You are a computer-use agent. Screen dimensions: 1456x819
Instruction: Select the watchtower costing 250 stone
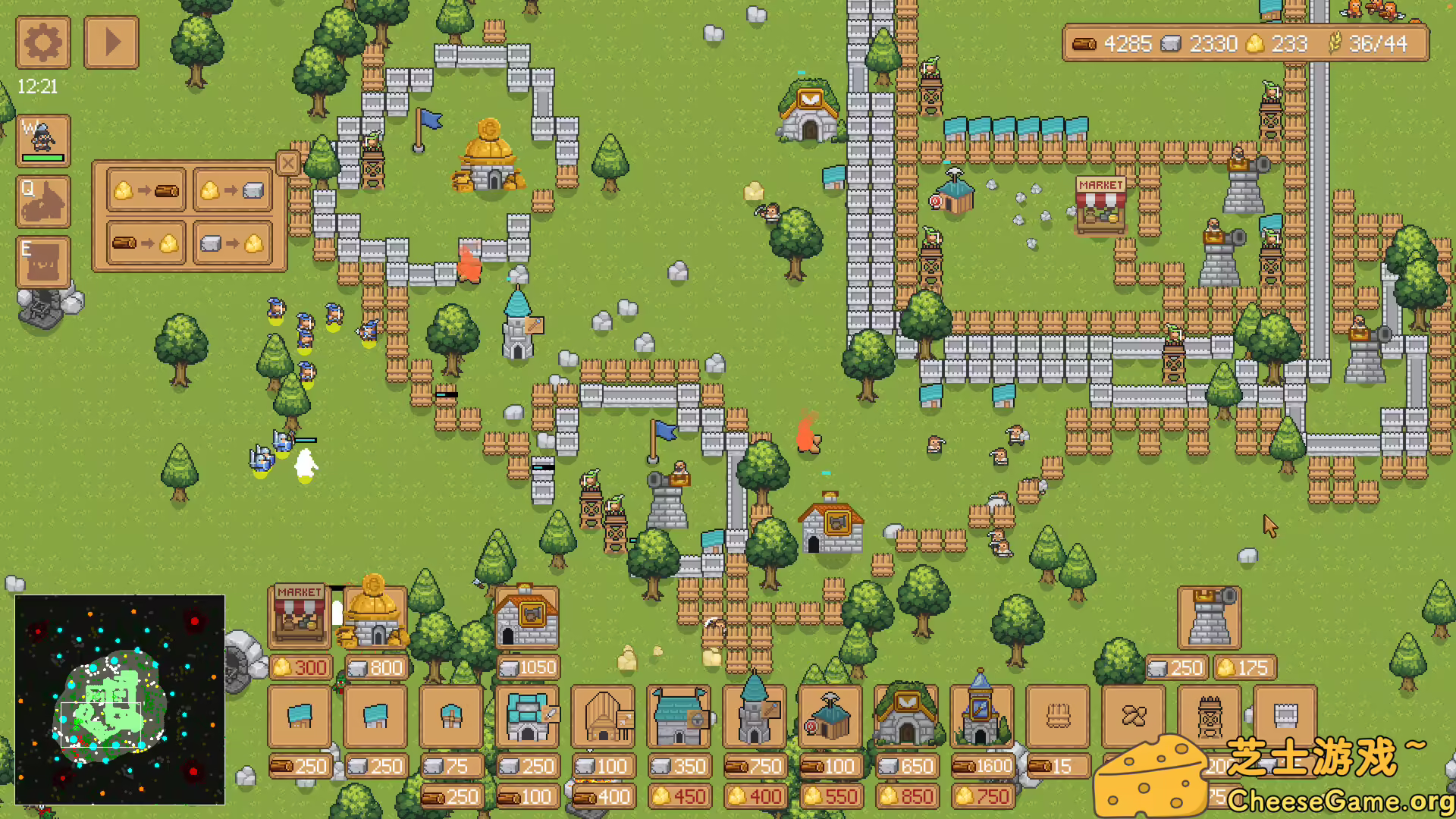point(1208,616)
